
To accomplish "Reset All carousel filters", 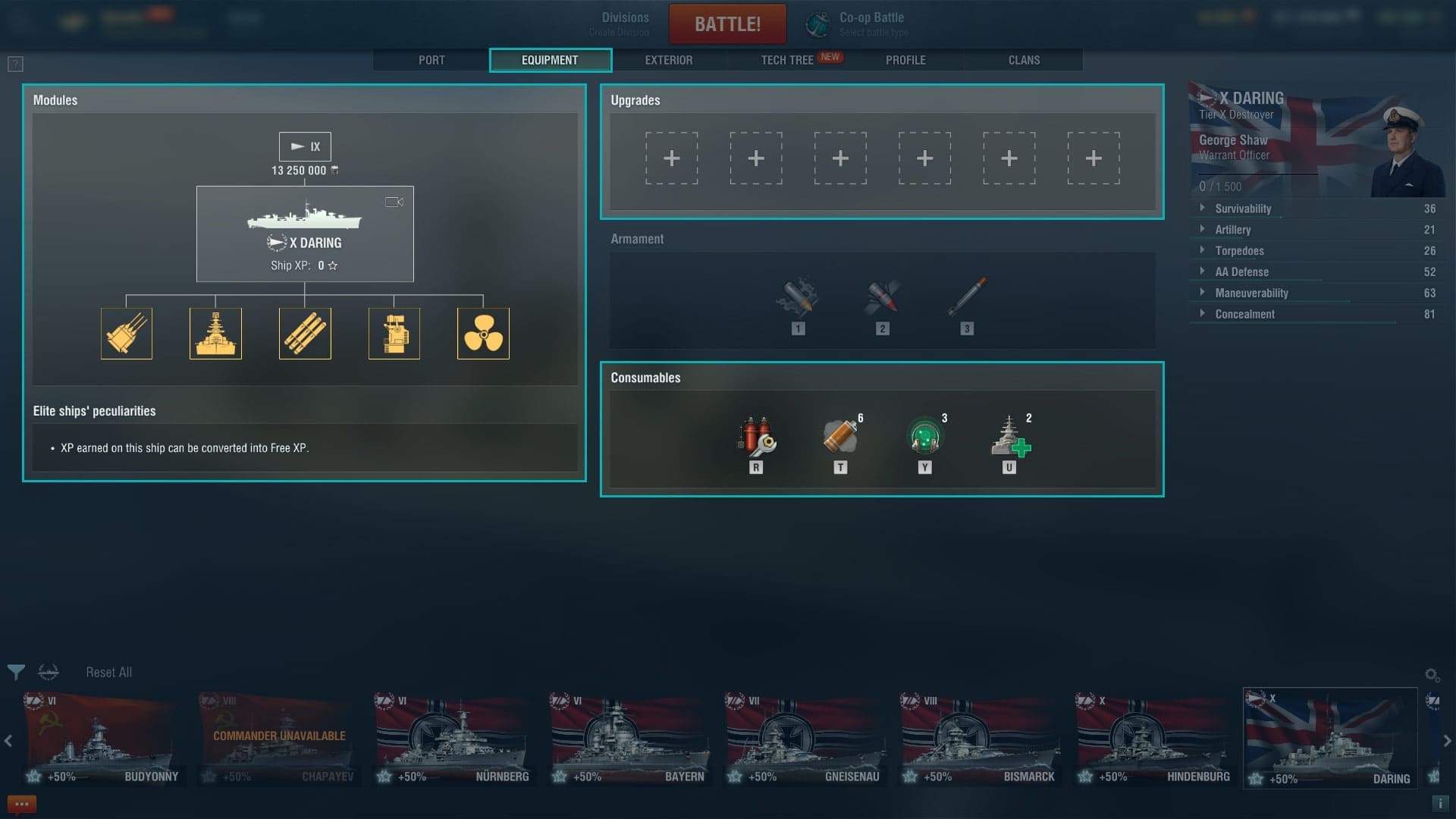I will [x=108, y=673].
